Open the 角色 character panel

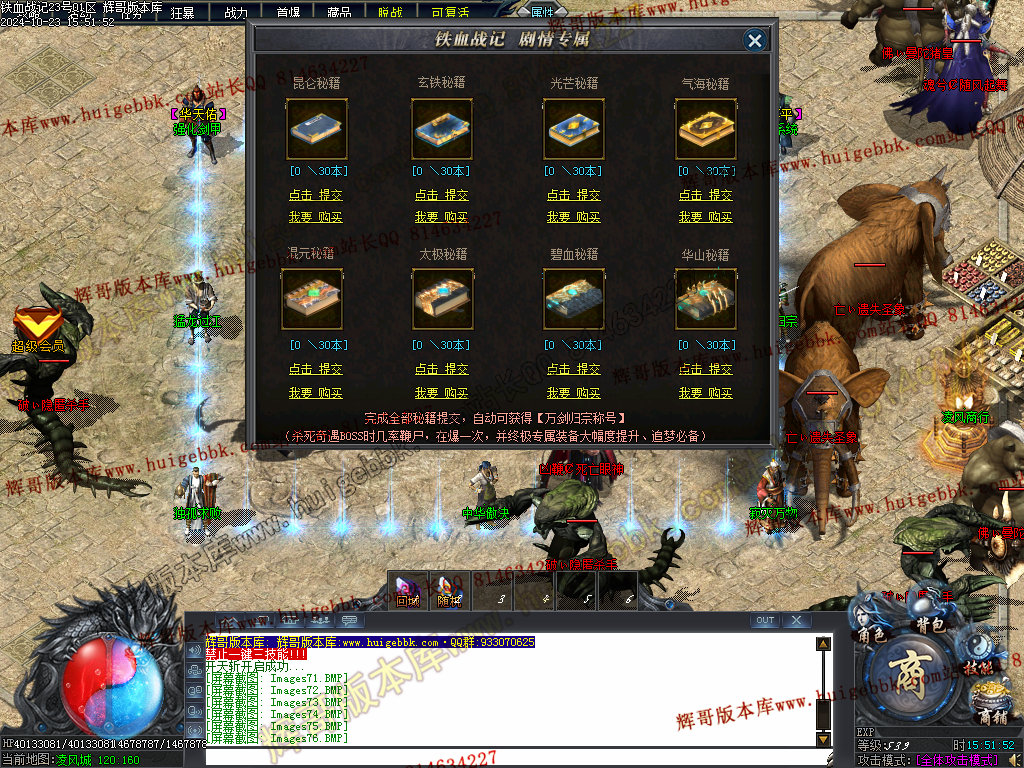871,634
